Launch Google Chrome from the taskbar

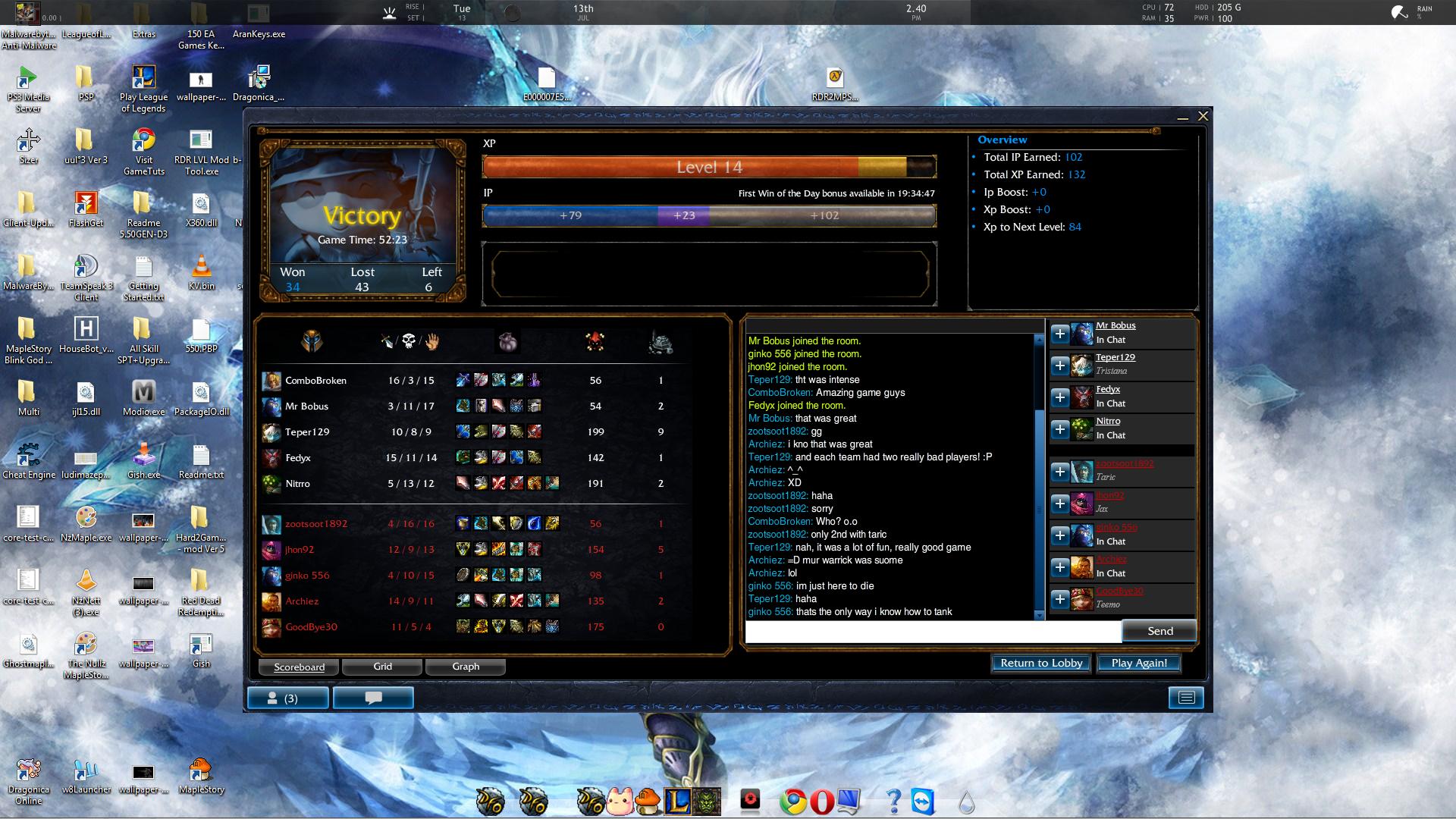[x=793, y=802]
